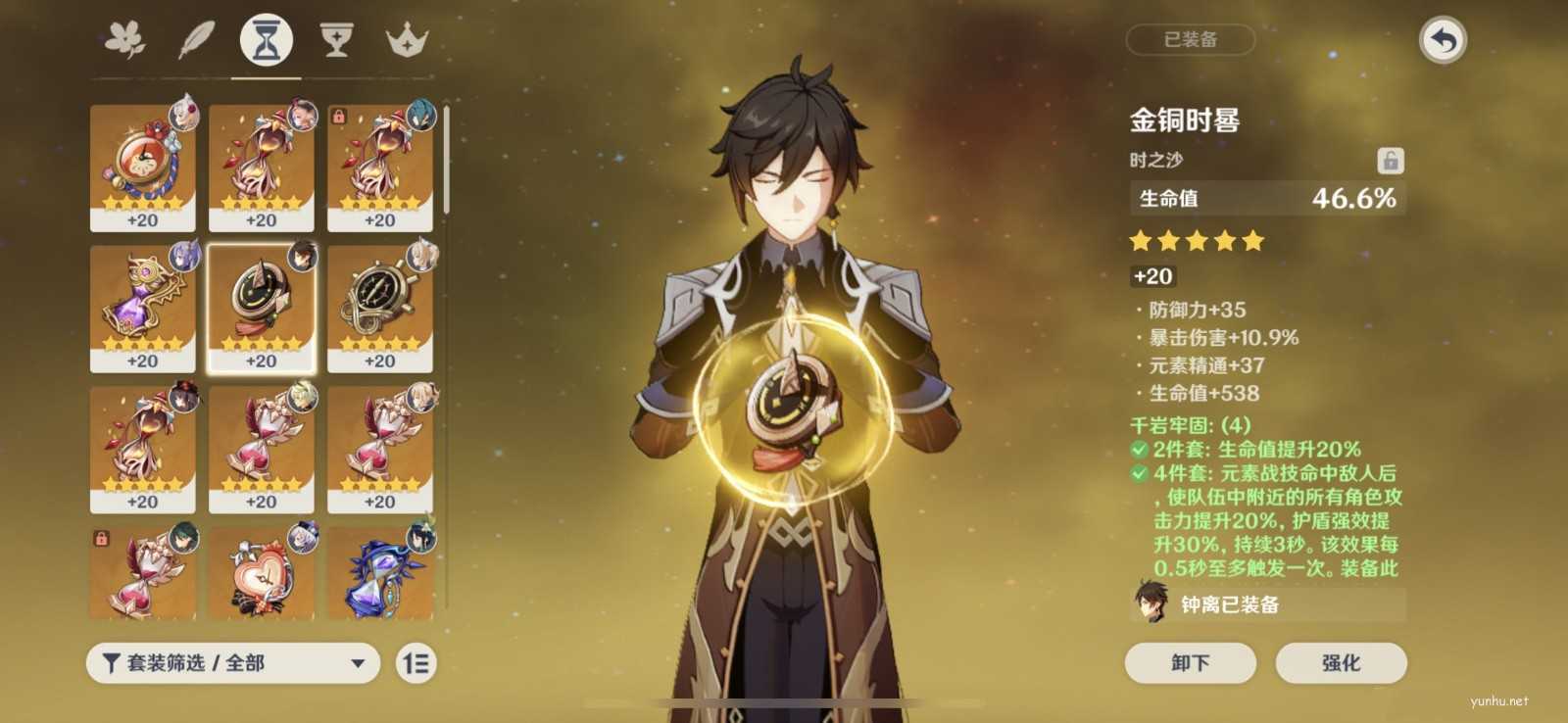The image size is (1568, 723).
Task: Switch to the goblet artifact tab
Action: click(336, 41)
